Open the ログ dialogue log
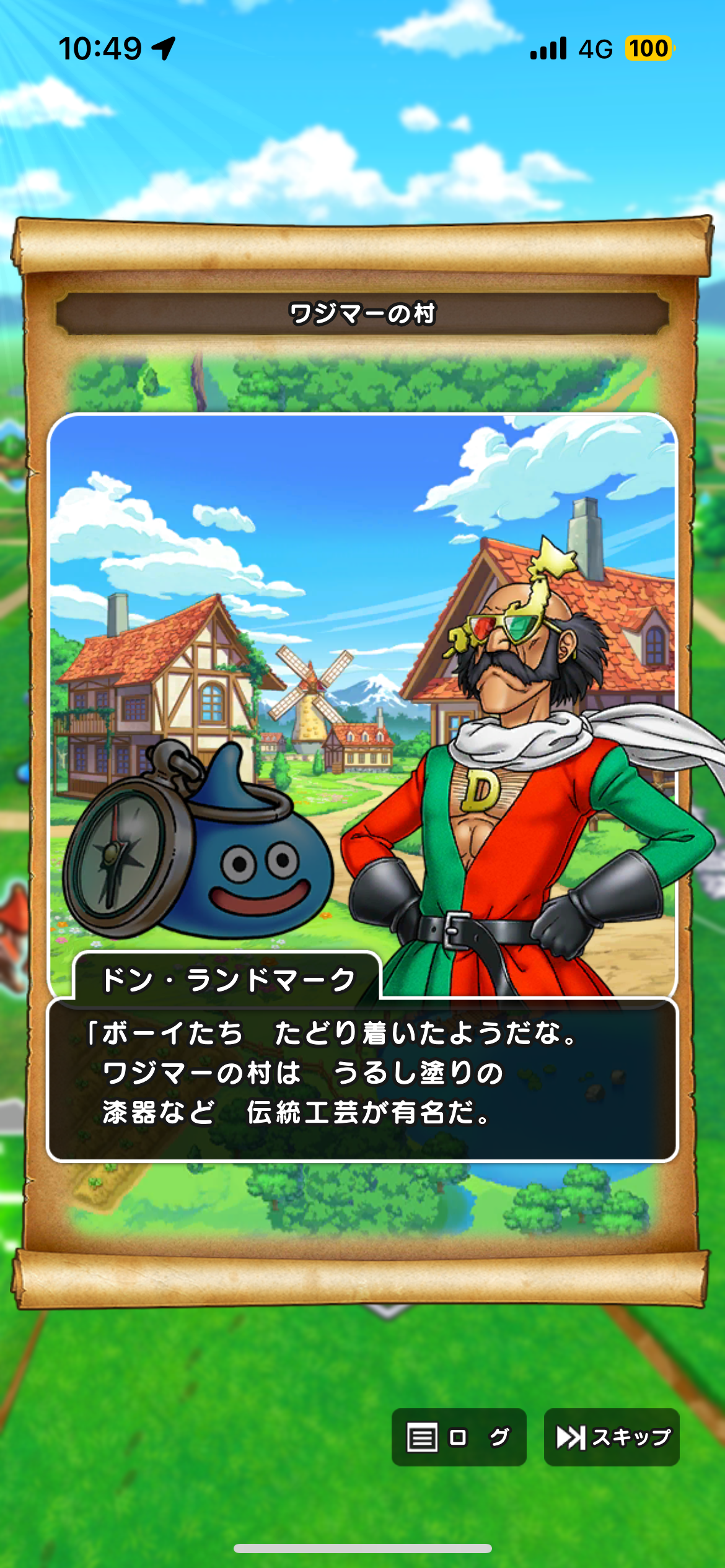725x1568 pixels. 459,1437
